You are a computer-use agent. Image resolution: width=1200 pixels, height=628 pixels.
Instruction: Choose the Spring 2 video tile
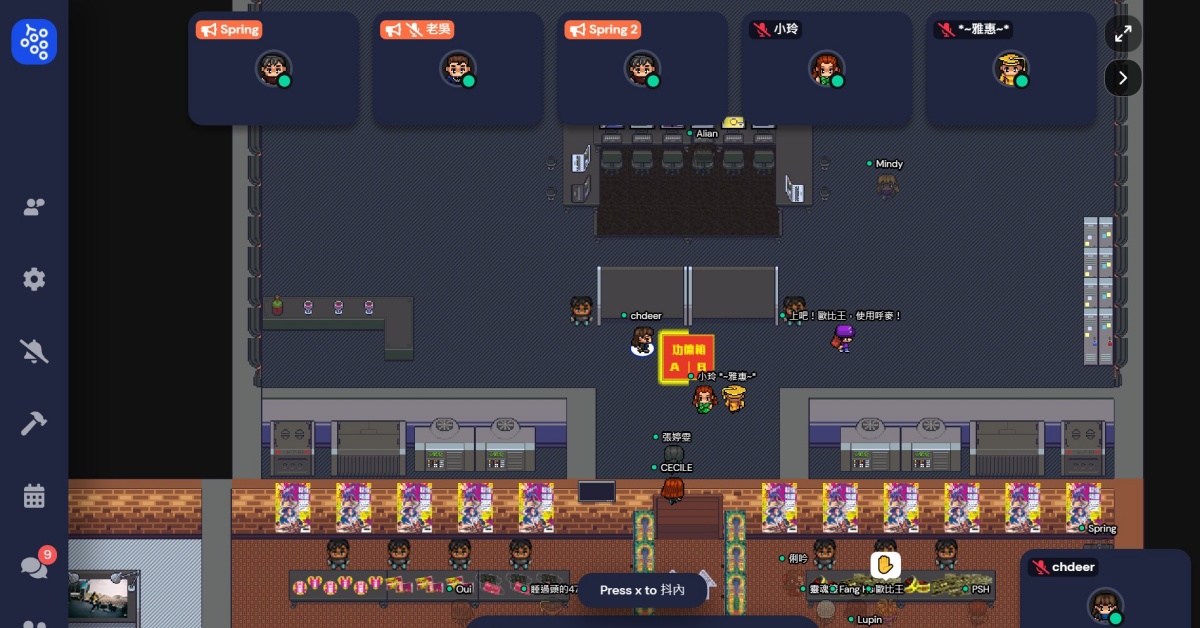(x=642, y=68)
